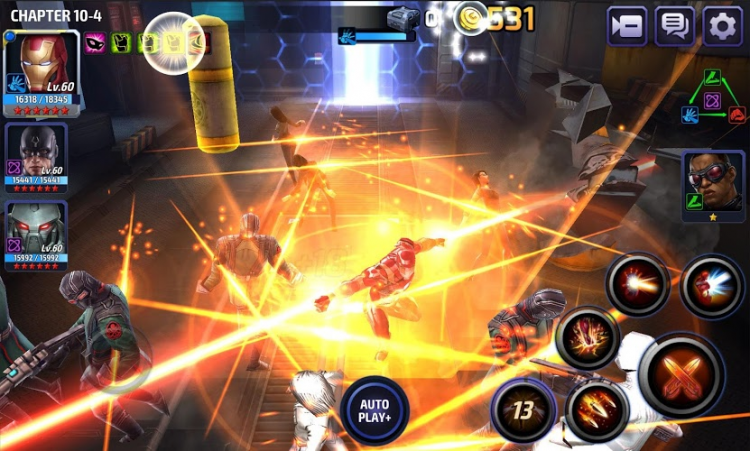750x451 pixels.
Task: Tap the skill on 13 cooldown
Action: 523,410
